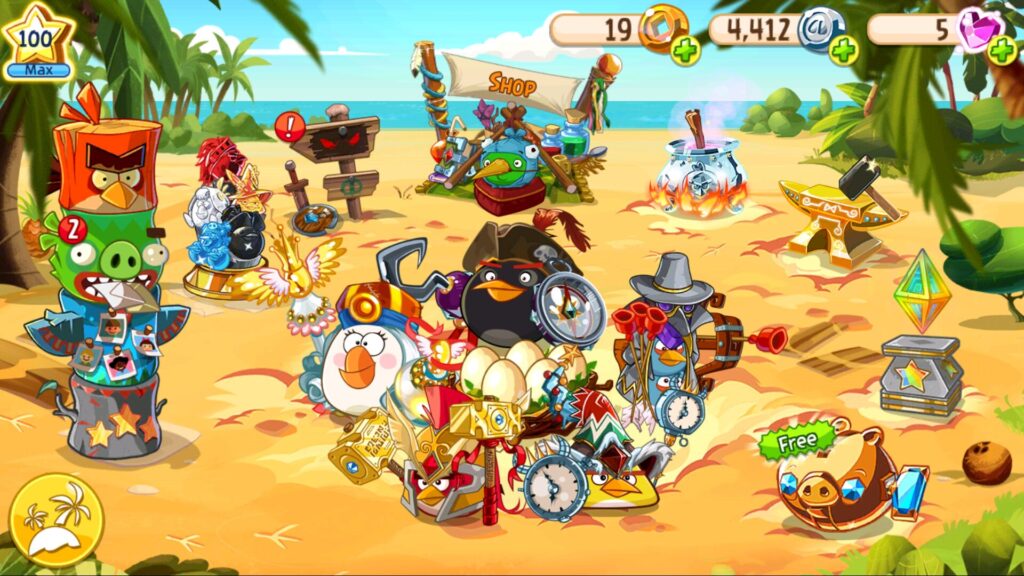This screenshot has height=576, width=1024.
Task: Check the signpost with the red exclamation alert
Action: coord(335,155)
